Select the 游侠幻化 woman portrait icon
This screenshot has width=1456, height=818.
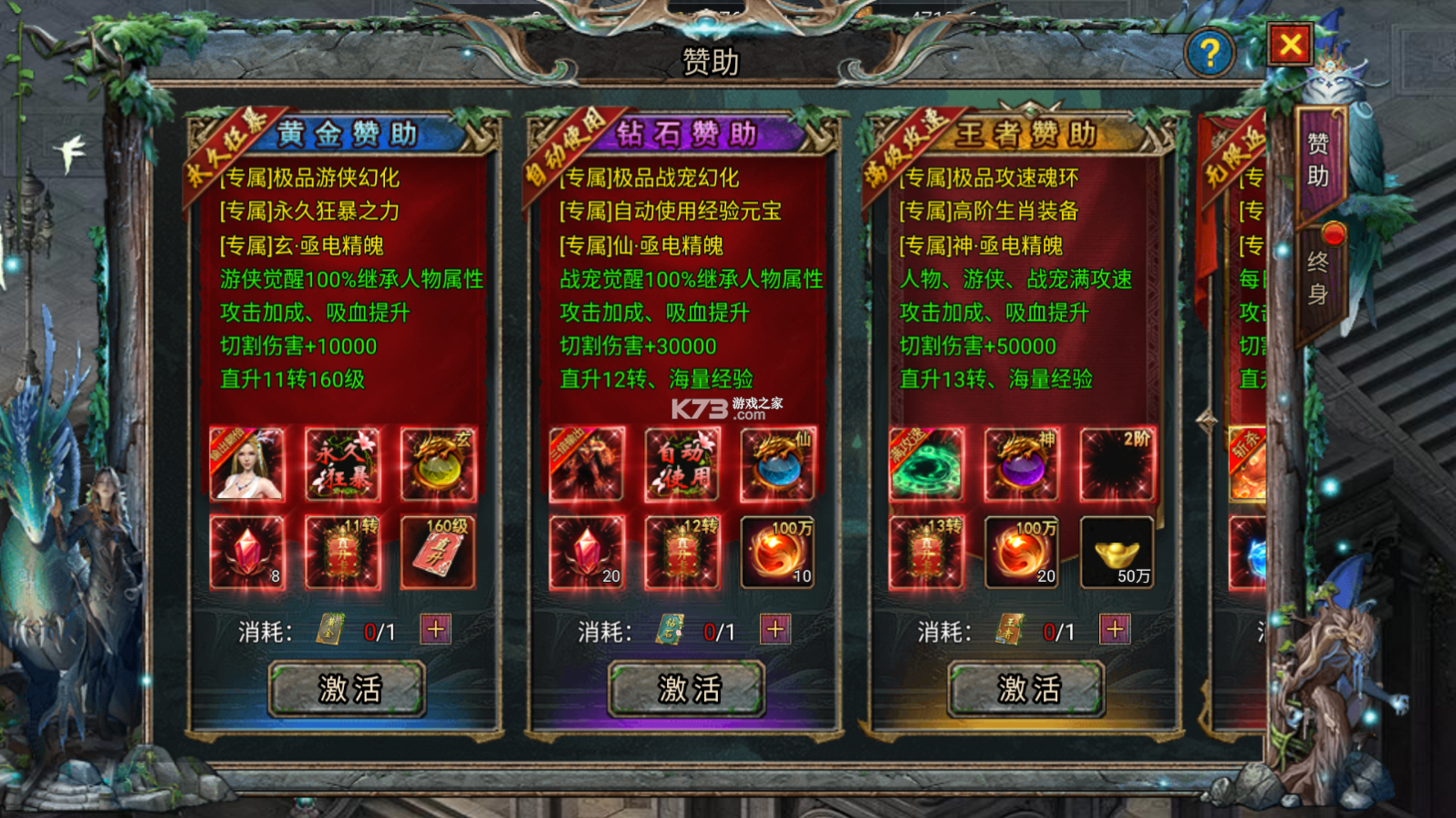coord(249,465)
